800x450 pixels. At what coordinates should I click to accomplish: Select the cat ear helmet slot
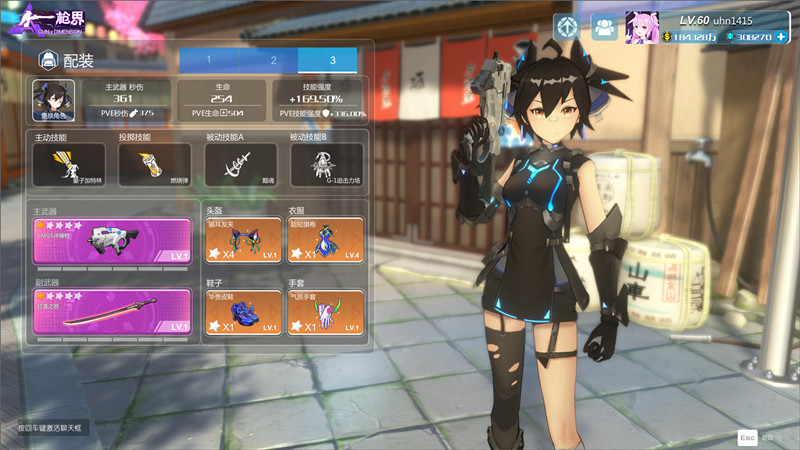tap(242, 241)
